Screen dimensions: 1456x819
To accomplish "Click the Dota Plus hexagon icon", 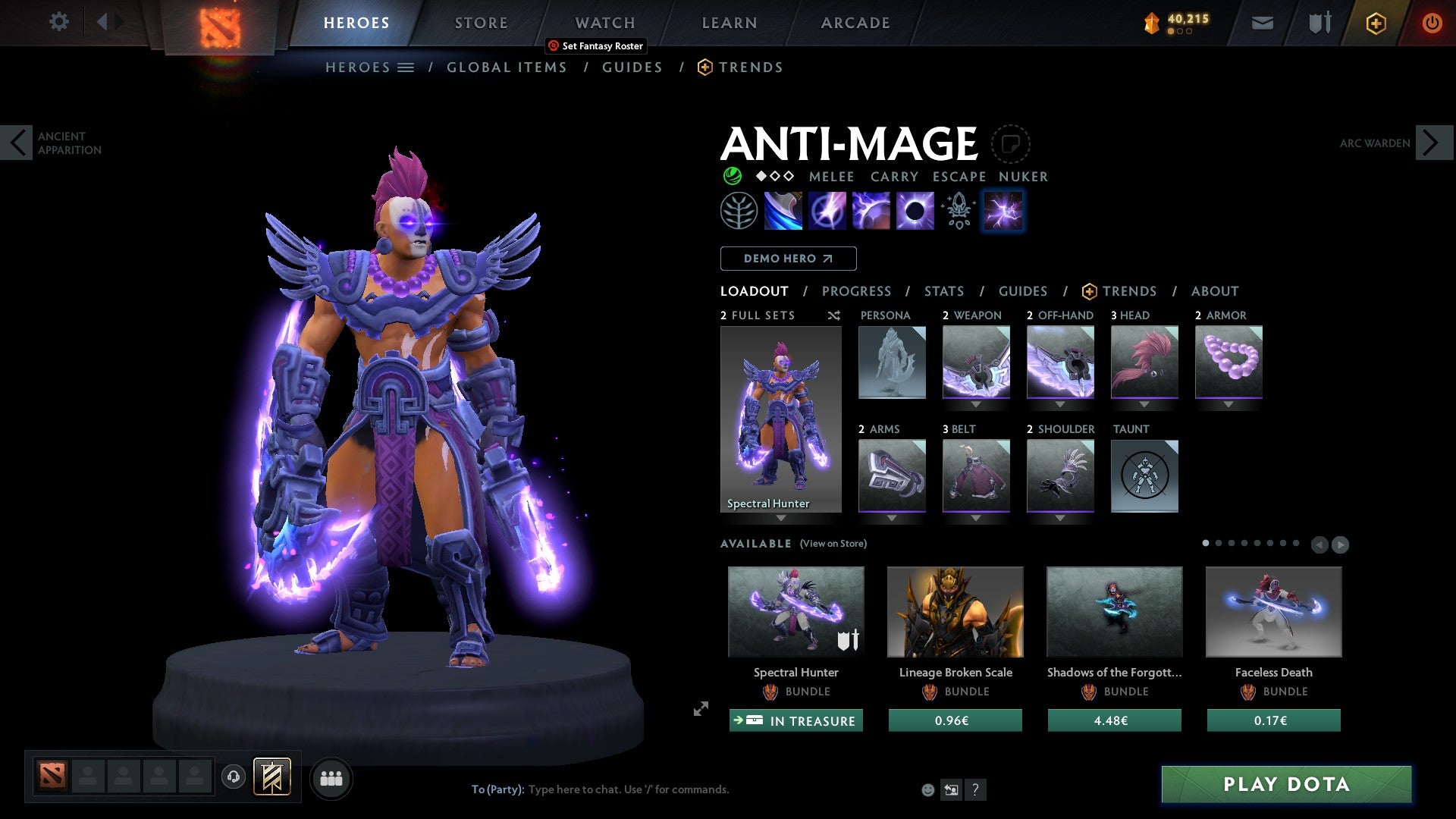I will [x=1376, y=23].
